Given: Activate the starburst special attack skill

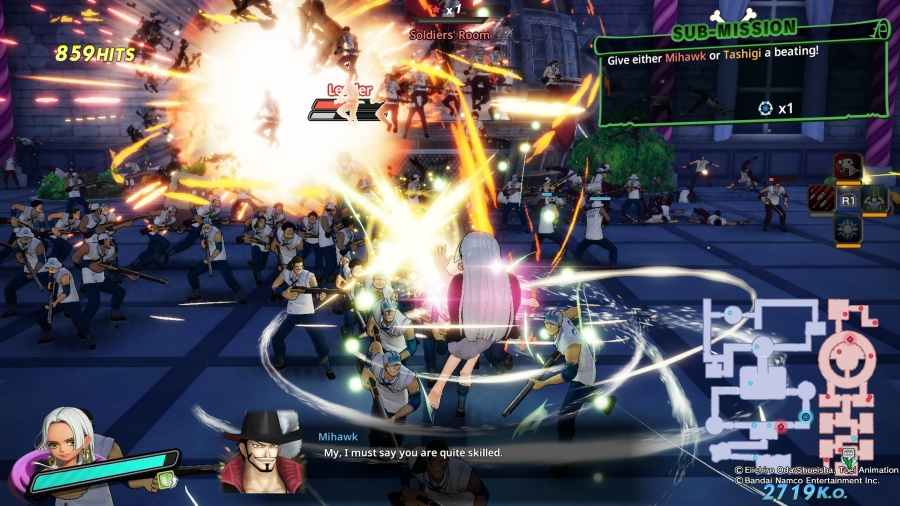Looking at the screenshot, I should (848, 229).
